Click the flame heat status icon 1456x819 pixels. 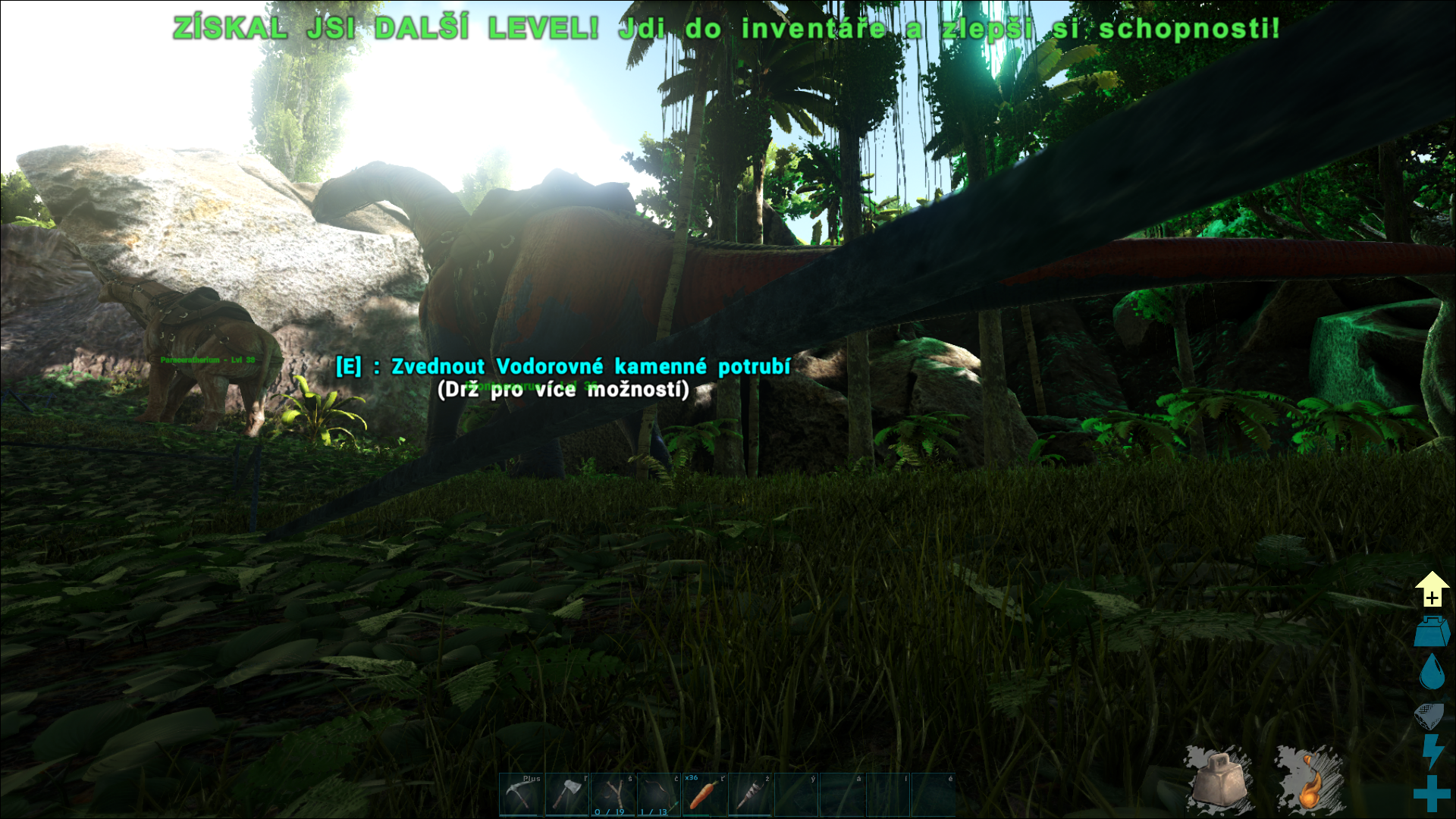point(1309,783)
